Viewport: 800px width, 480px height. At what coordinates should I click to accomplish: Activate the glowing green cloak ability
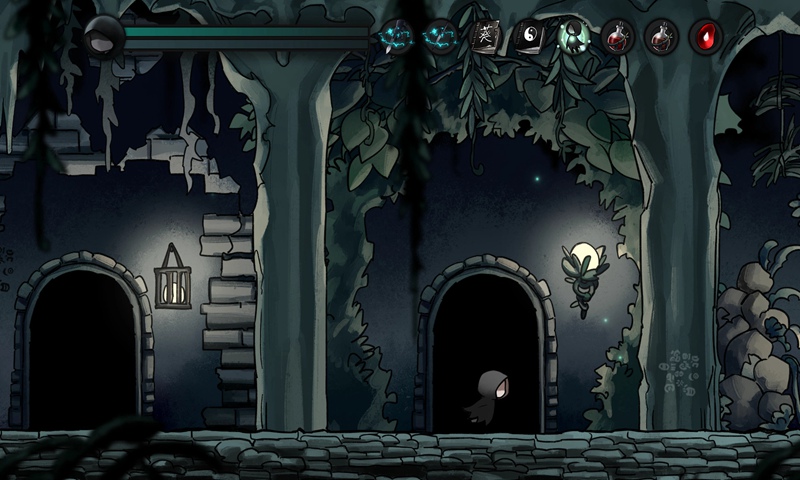572,37
